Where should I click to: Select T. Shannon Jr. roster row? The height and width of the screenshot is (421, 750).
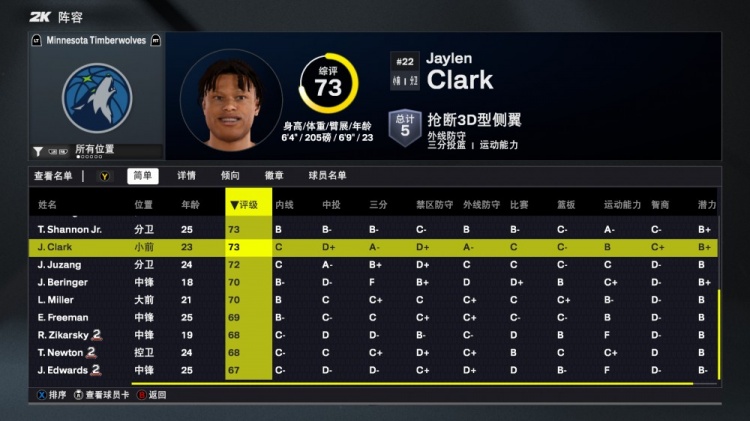coord(70,230)
